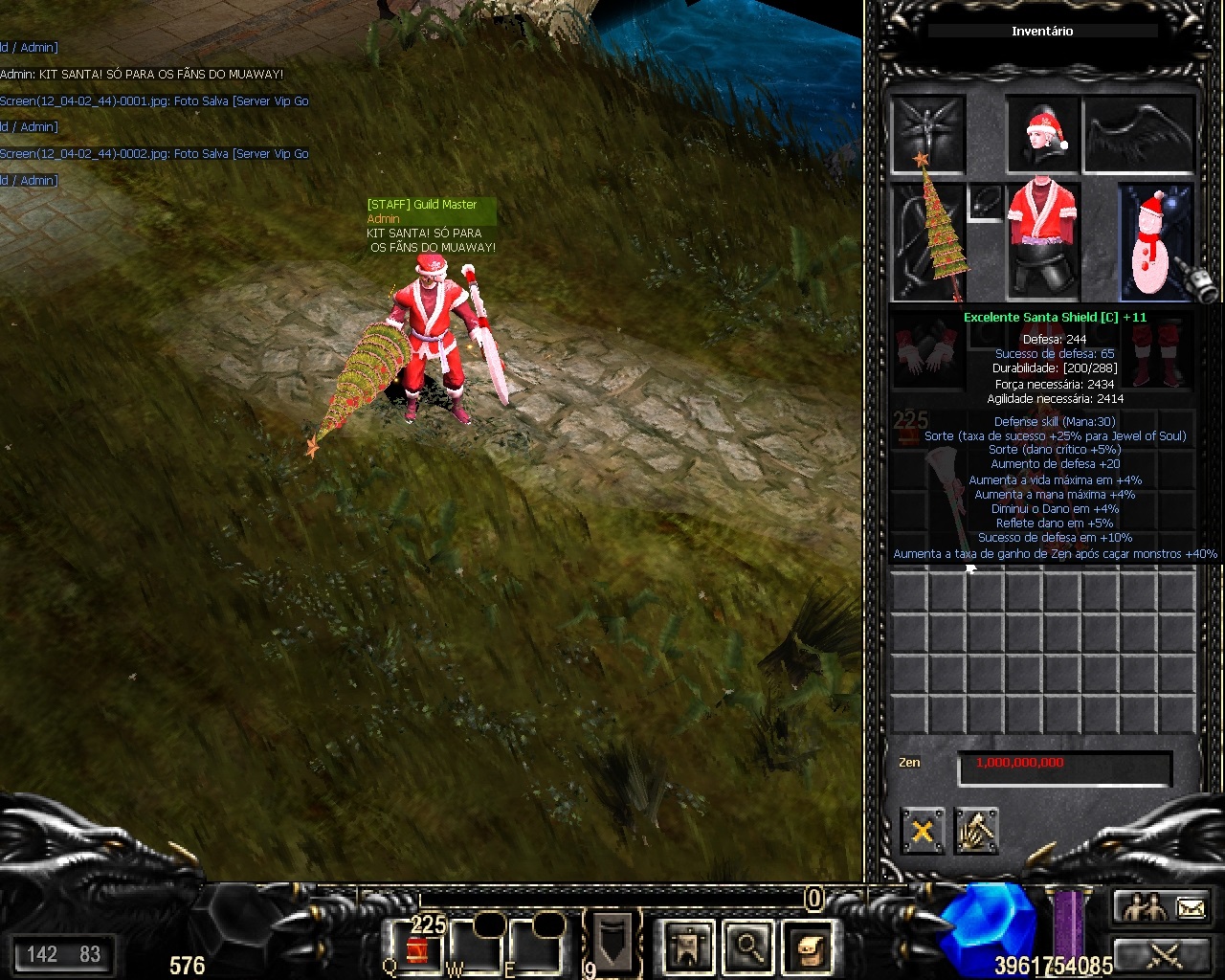Click the pendant necklace slot

click(985, 203)
